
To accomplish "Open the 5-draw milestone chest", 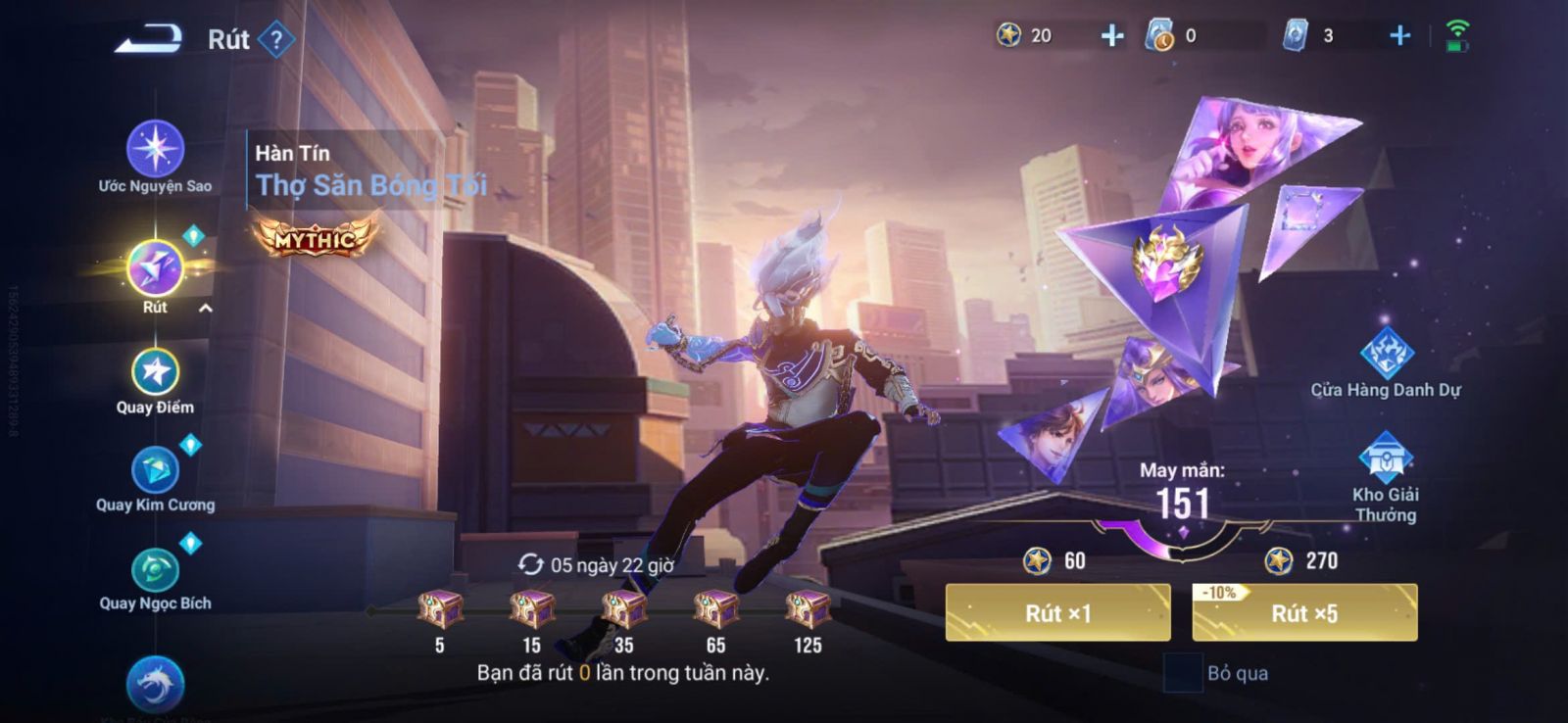I will (x=440, y=609).
